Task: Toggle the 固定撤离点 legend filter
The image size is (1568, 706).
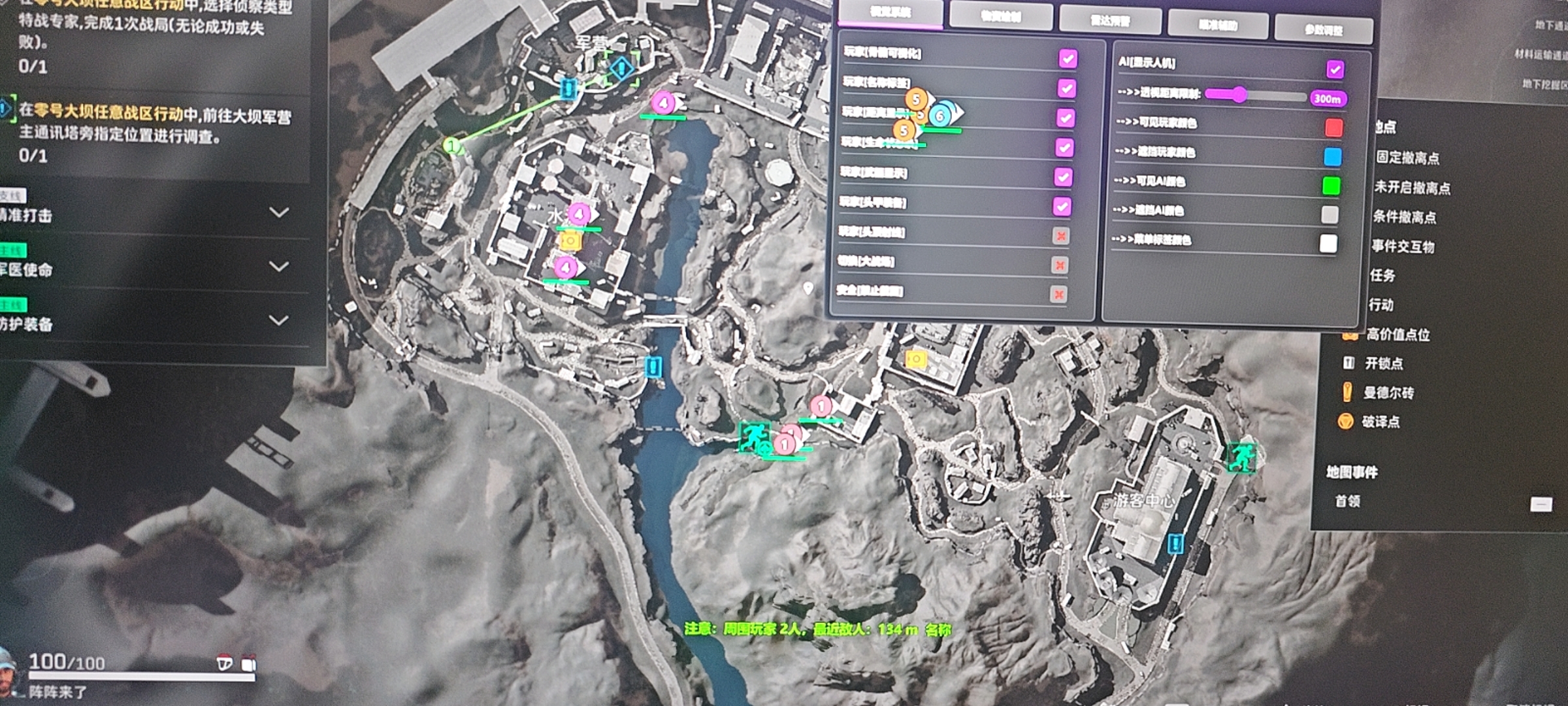Action: tap(1407, 158)
